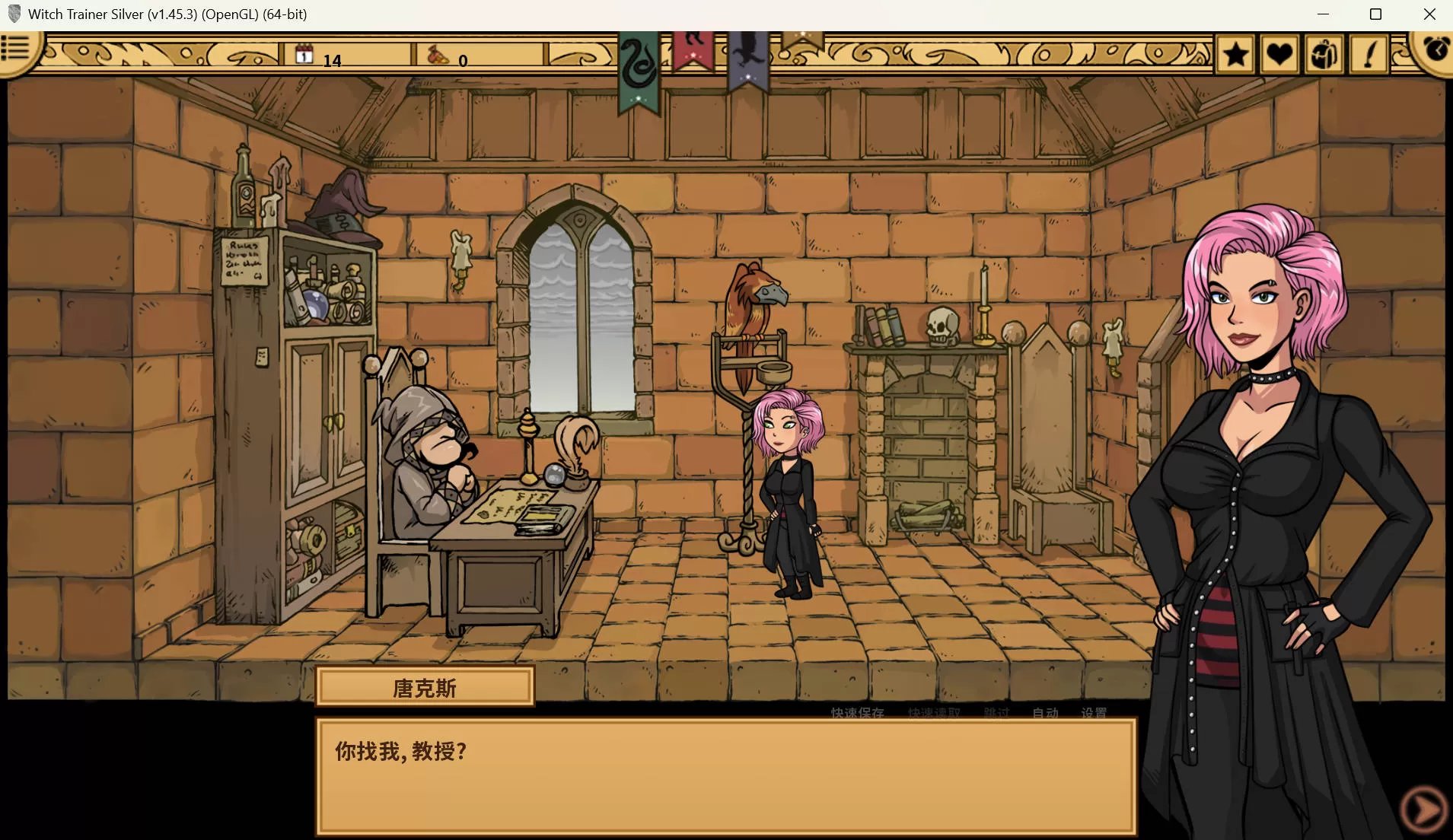This screenshot has height=840, width=1453.
Task: Skip dialogue using 跳过
Action: 996,713
